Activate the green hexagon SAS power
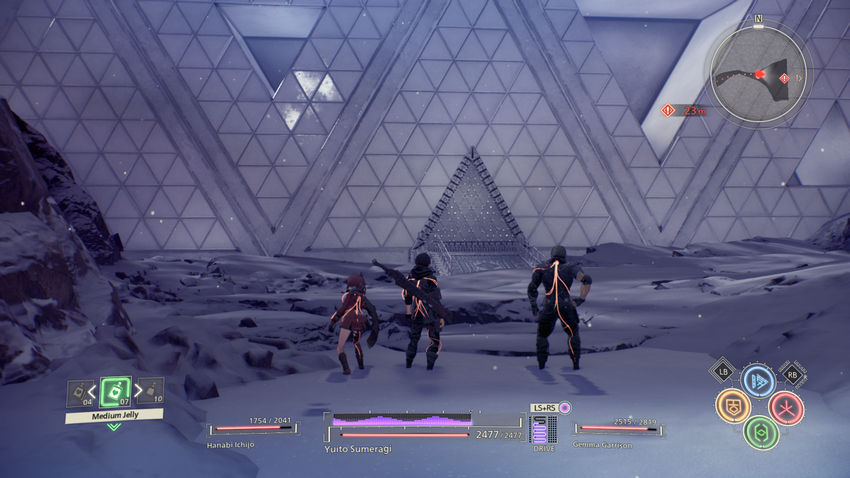 [760, 432]
